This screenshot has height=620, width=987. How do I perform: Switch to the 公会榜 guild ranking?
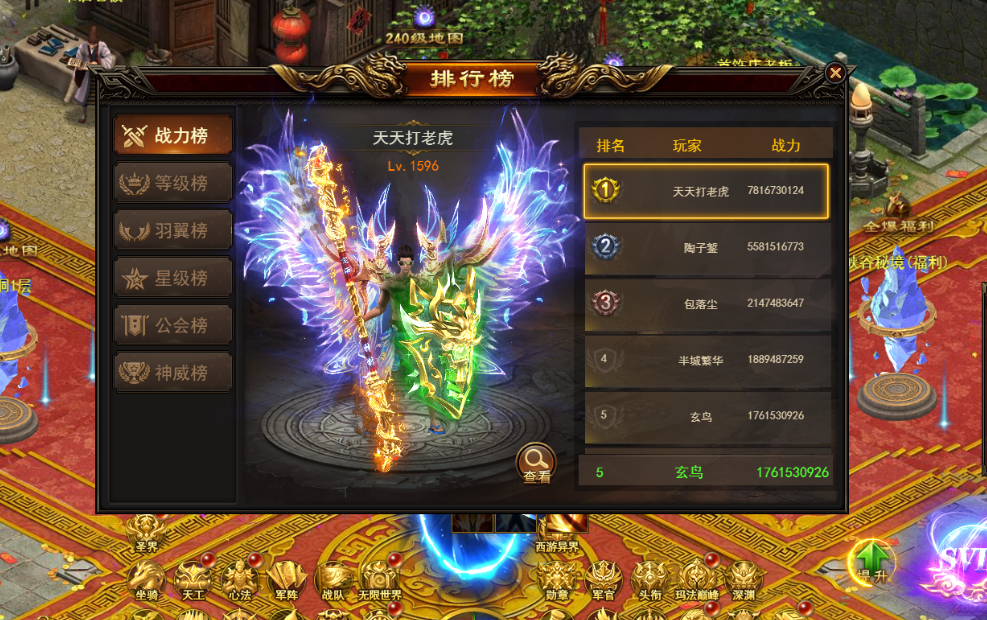(173, 325)
